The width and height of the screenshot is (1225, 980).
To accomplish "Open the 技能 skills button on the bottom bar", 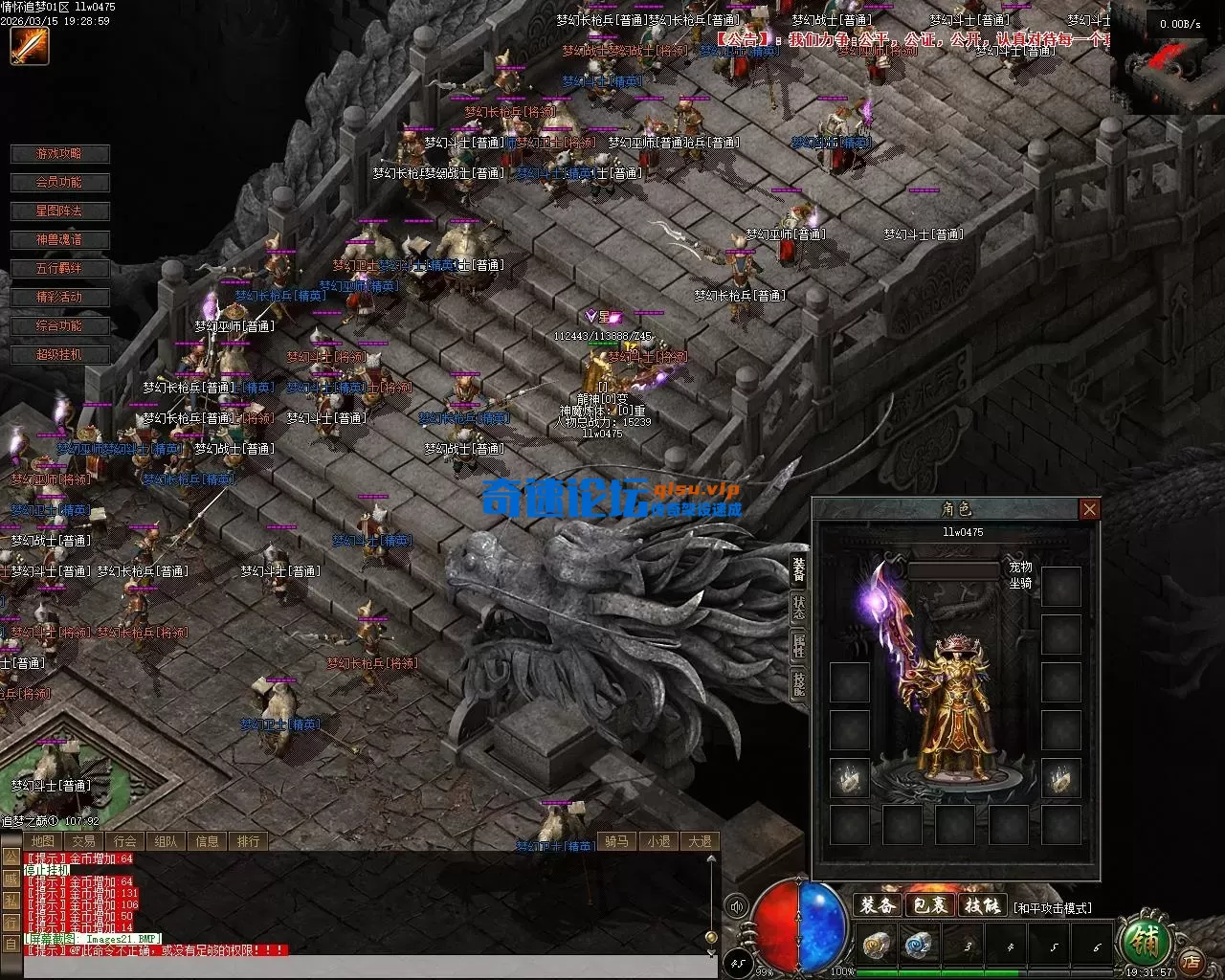I will click(982, 905).
